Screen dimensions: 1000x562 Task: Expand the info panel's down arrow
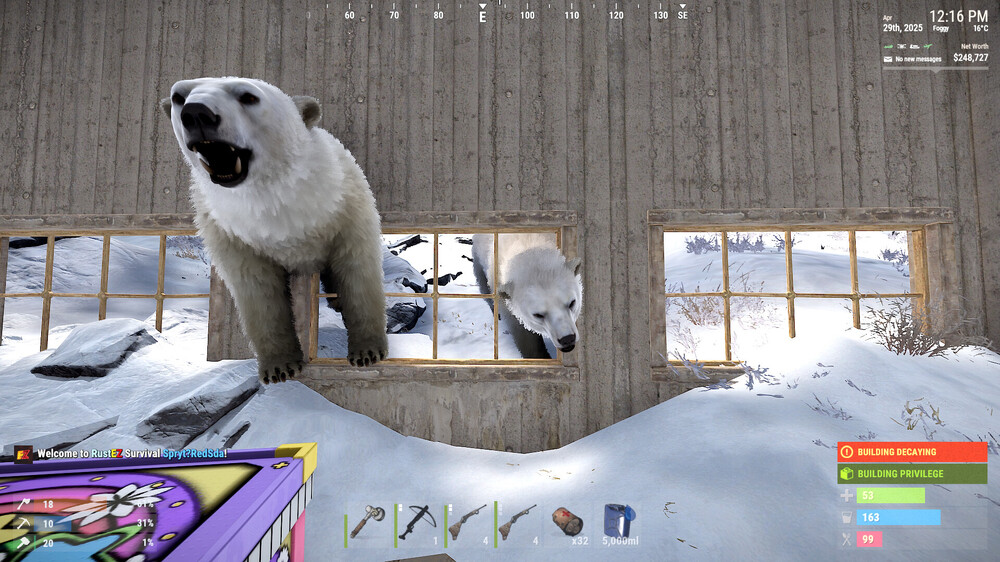937,70
